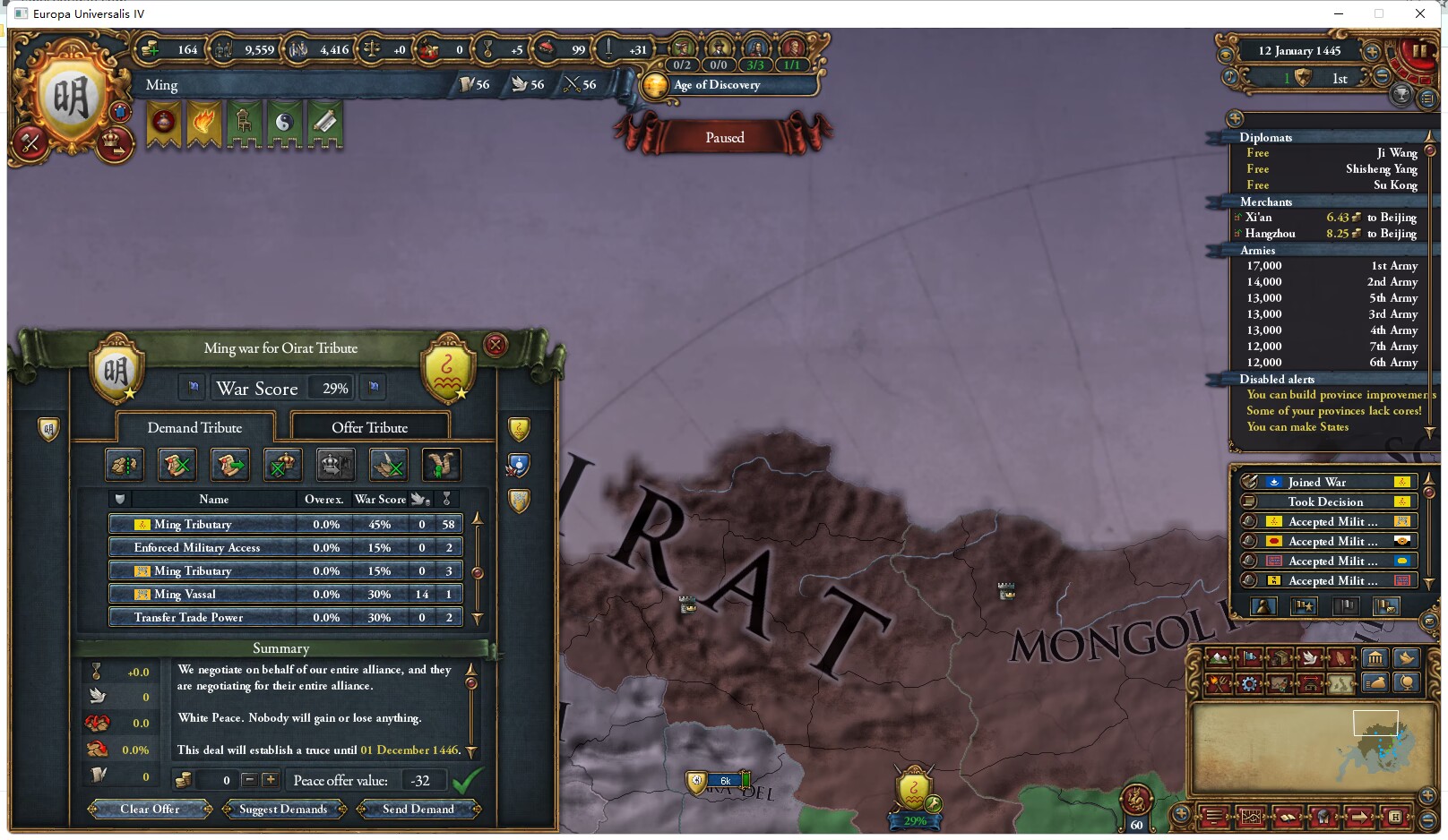Switch to terrain map mode
The image size is (1448, 840).
1217,658
